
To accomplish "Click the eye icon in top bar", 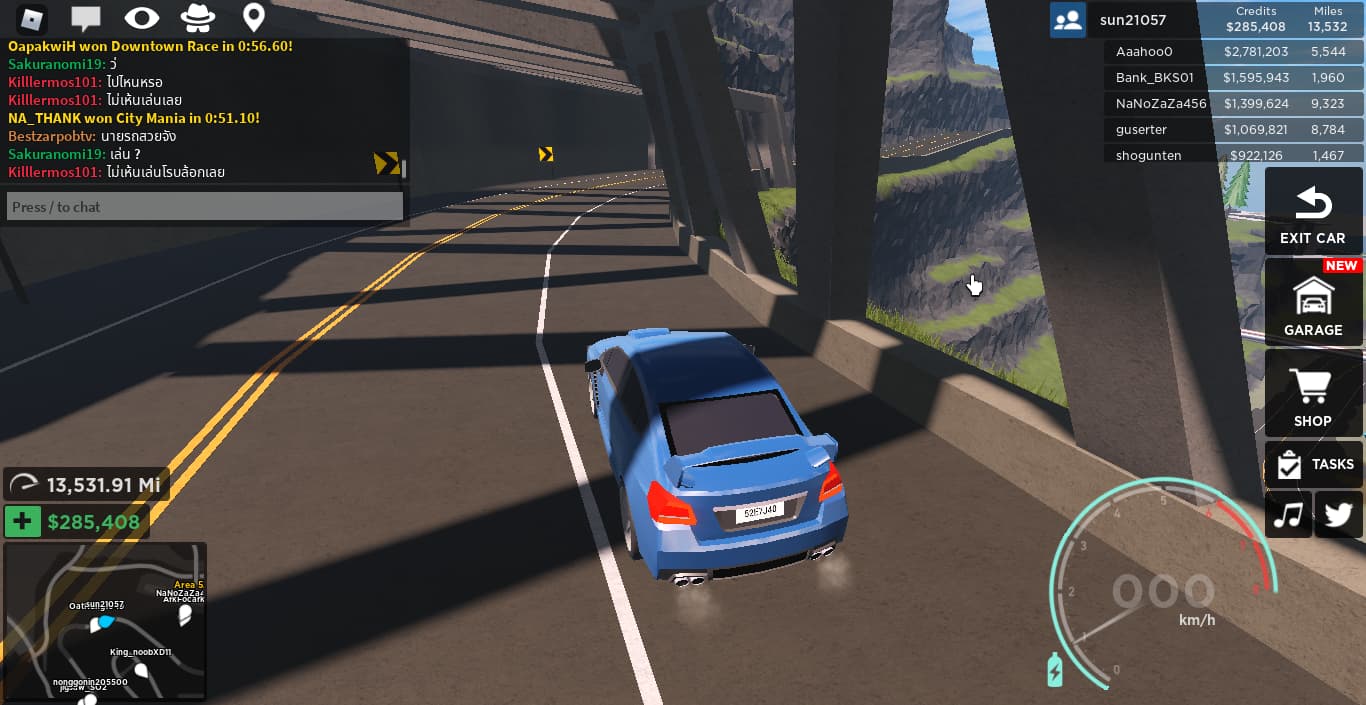I will pyautogui.click(x=142, y=18).
